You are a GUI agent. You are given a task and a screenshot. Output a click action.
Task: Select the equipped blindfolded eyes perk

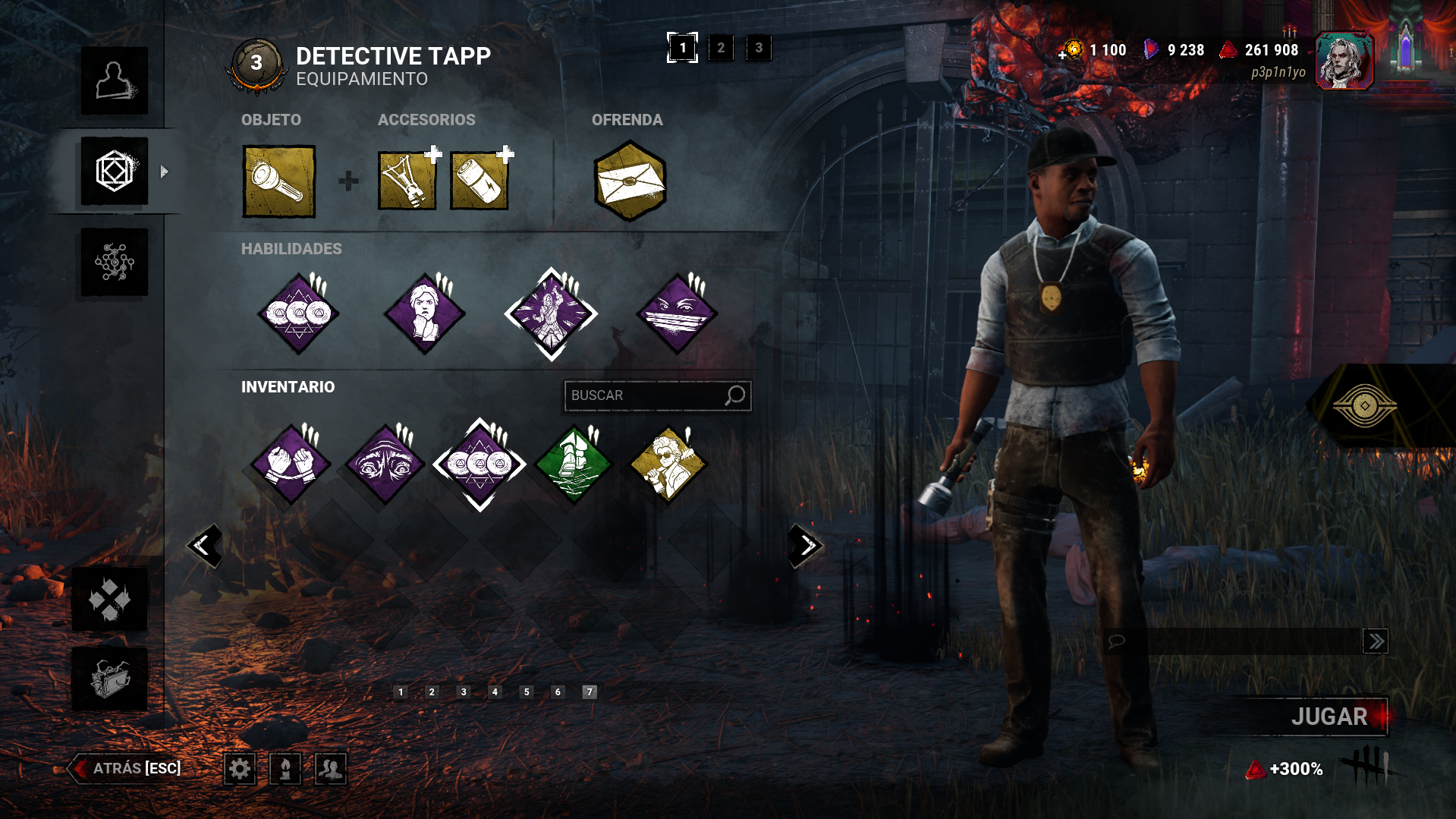point(678,314)
